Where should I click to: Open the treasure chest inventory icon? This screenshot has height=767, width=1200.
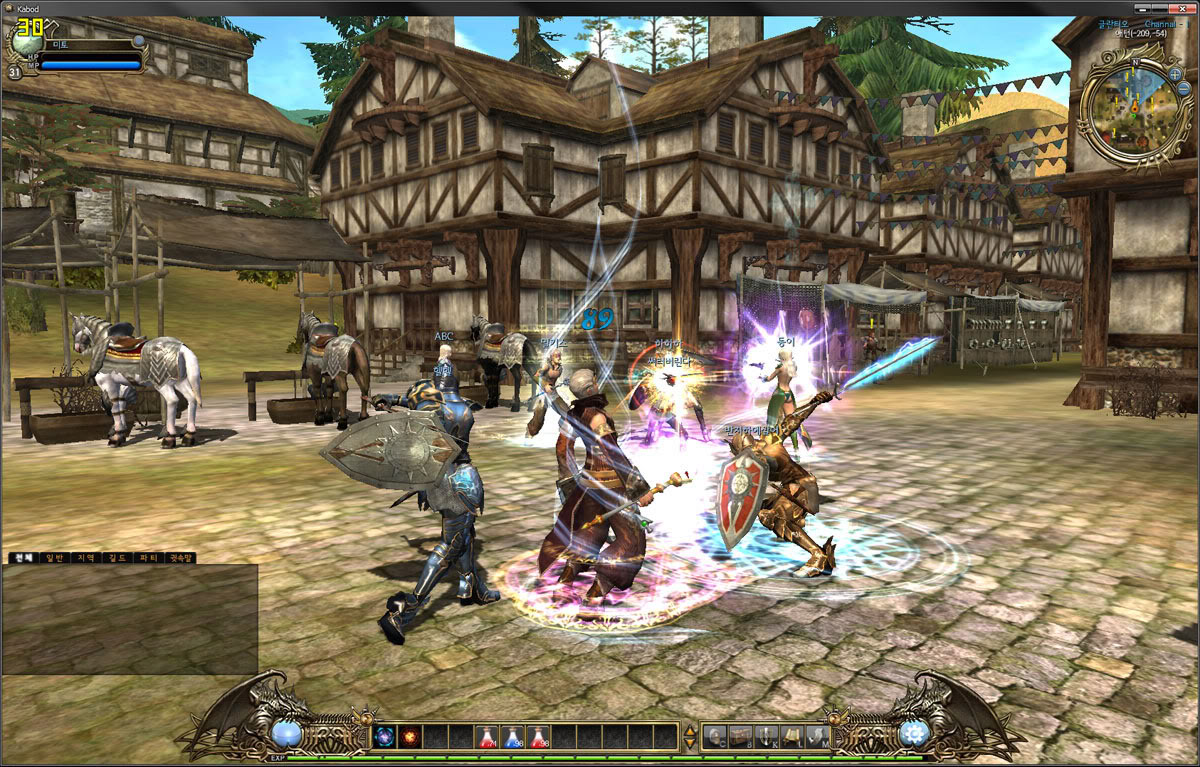coord(741,737)
